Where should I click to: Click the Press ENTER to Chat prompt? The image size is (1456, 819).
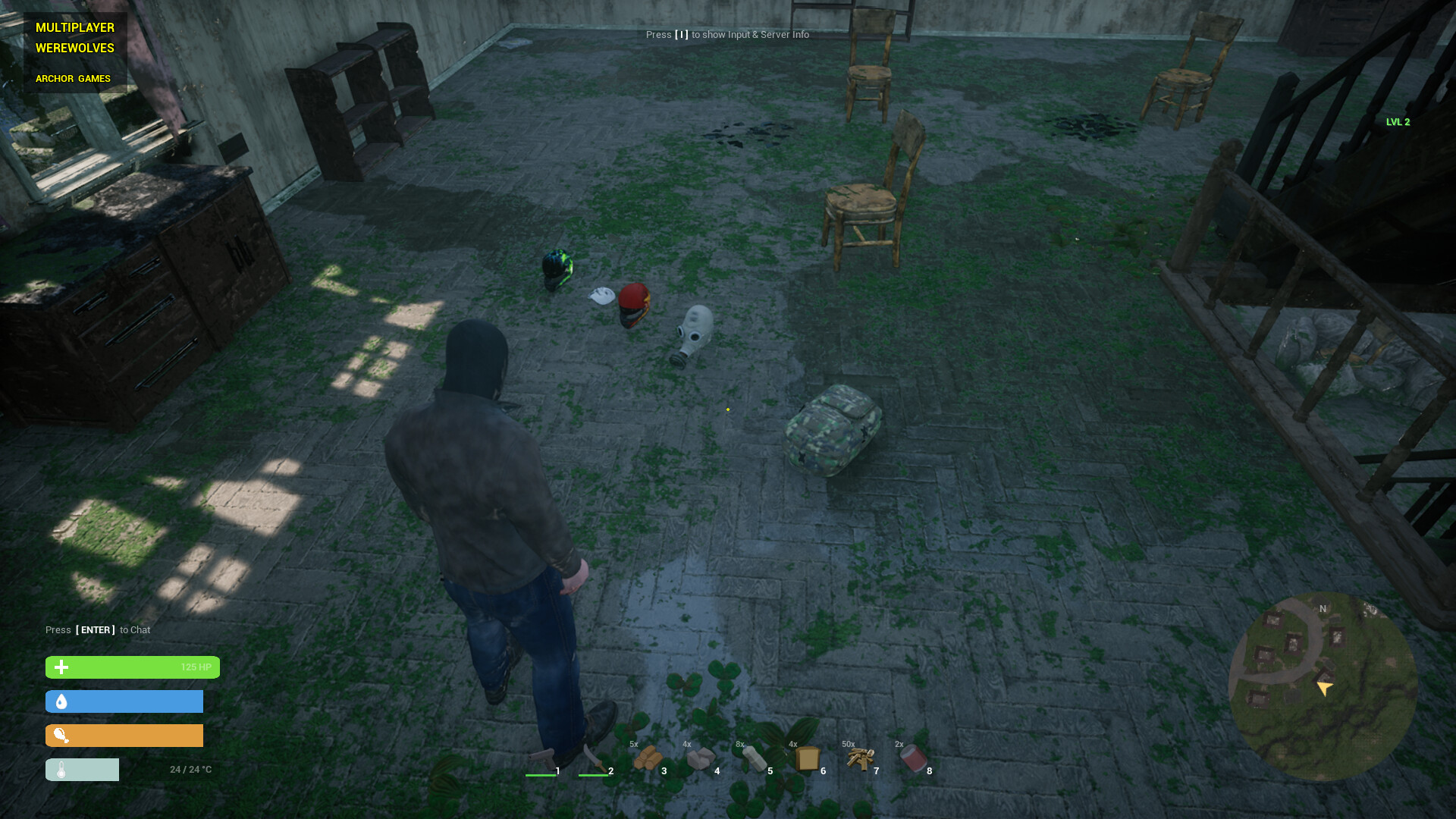(x=96, y=629)
